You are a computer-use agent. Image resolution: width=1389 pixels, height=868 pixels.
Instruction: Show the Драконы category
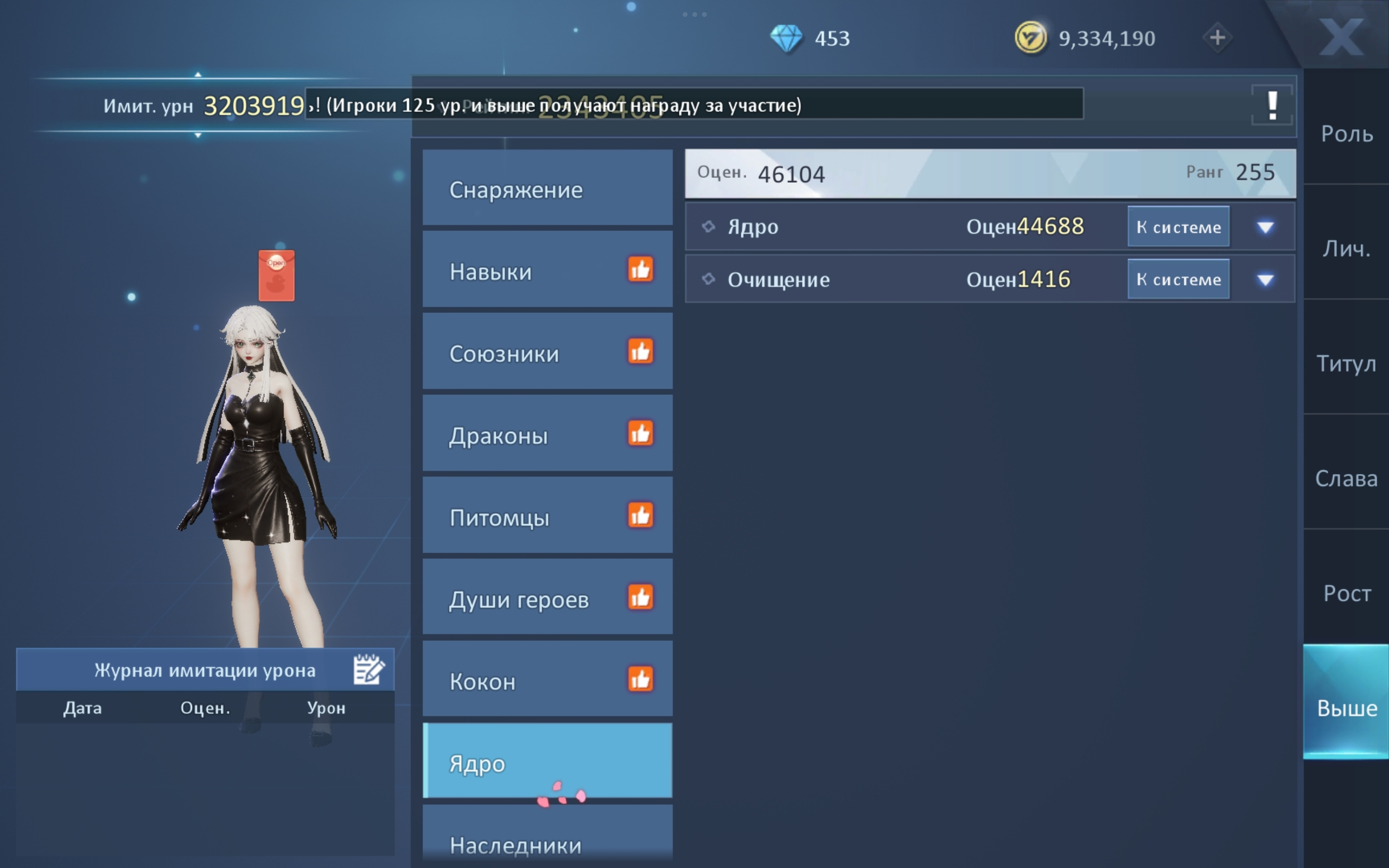point(547,435)
